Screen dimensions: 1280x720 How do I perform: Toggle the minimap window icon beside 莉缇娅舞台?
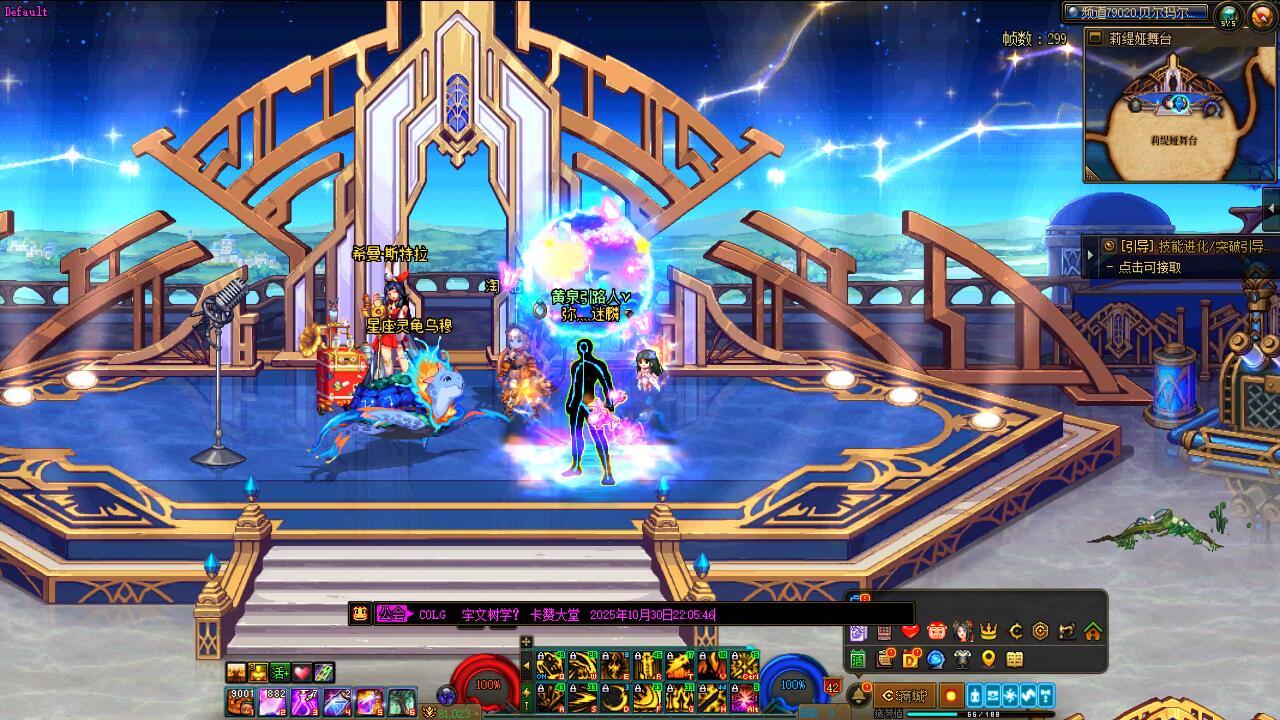1093,39
